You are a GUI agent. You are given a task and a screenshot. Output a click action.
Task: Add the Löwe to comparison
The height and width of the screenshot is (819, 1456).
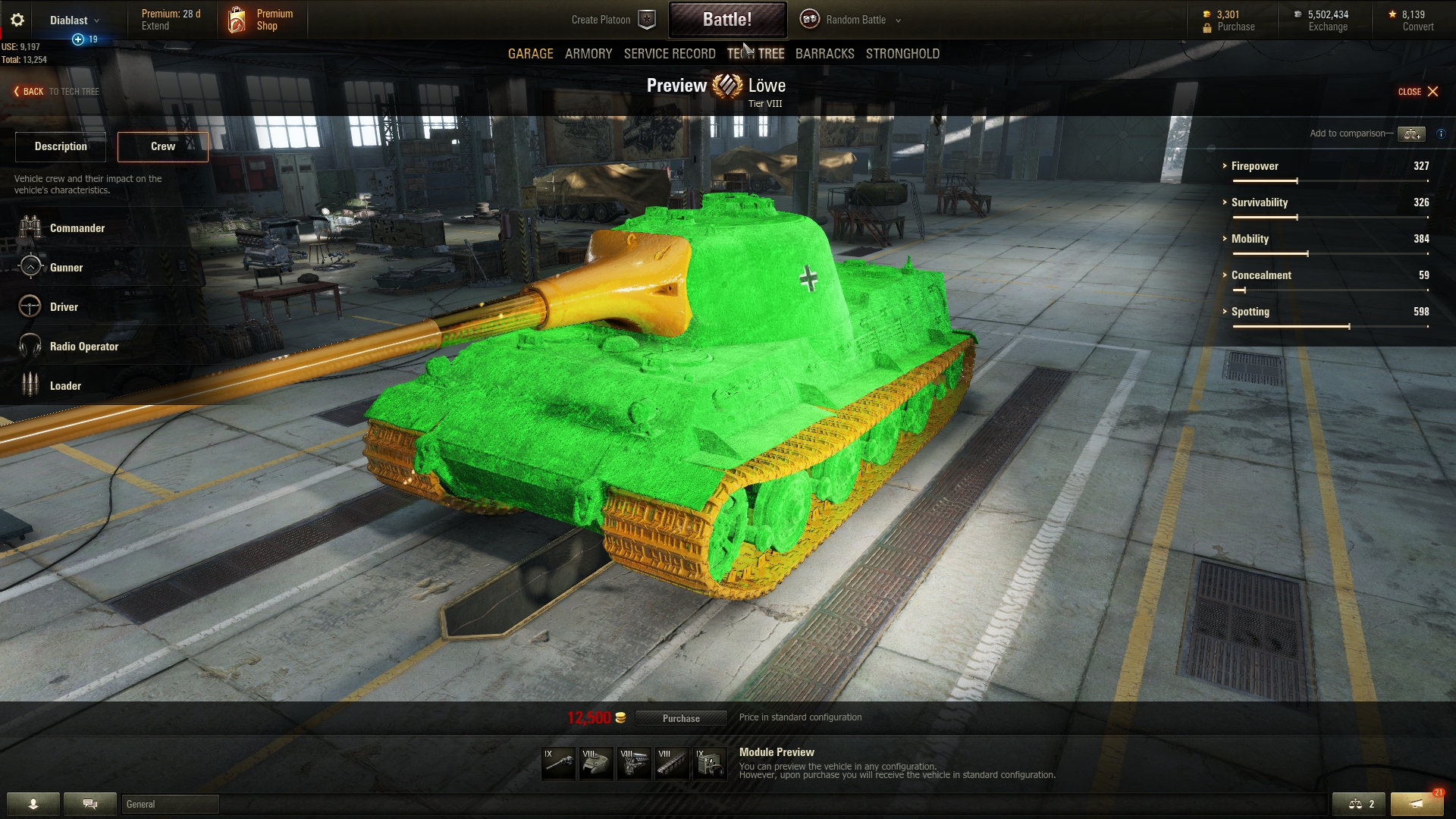pyautogui.click(x=1412, y=133)
